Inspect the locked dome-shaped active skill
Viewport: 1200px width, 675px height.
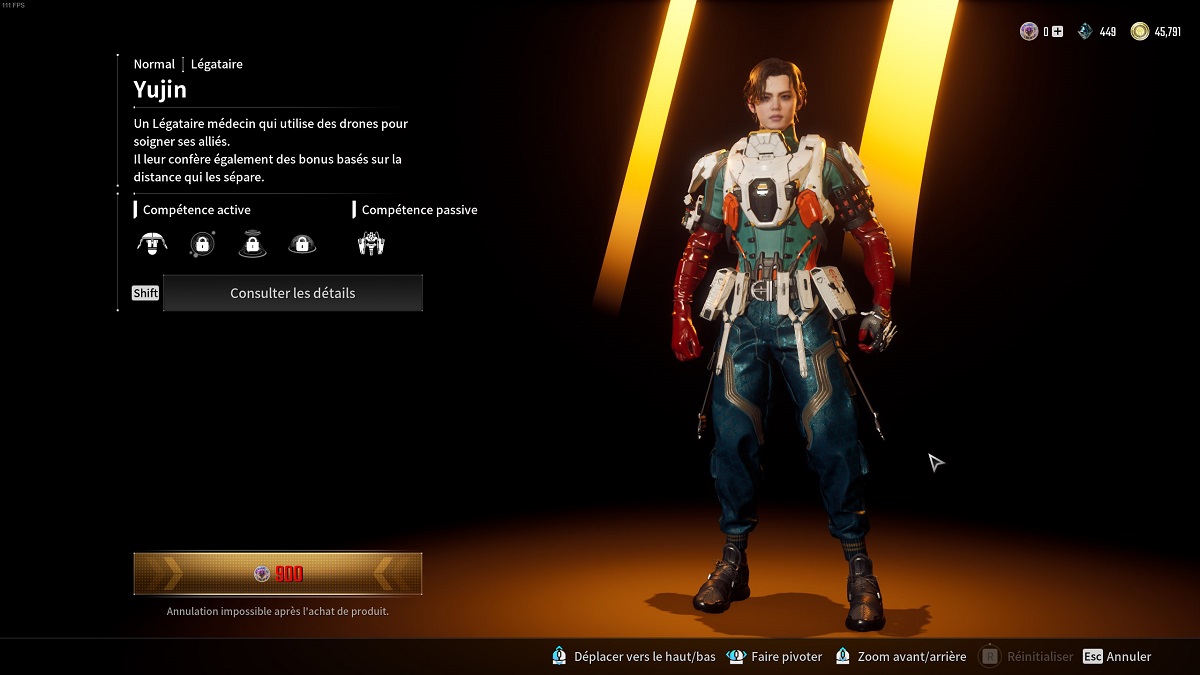[x=302, y=243]
